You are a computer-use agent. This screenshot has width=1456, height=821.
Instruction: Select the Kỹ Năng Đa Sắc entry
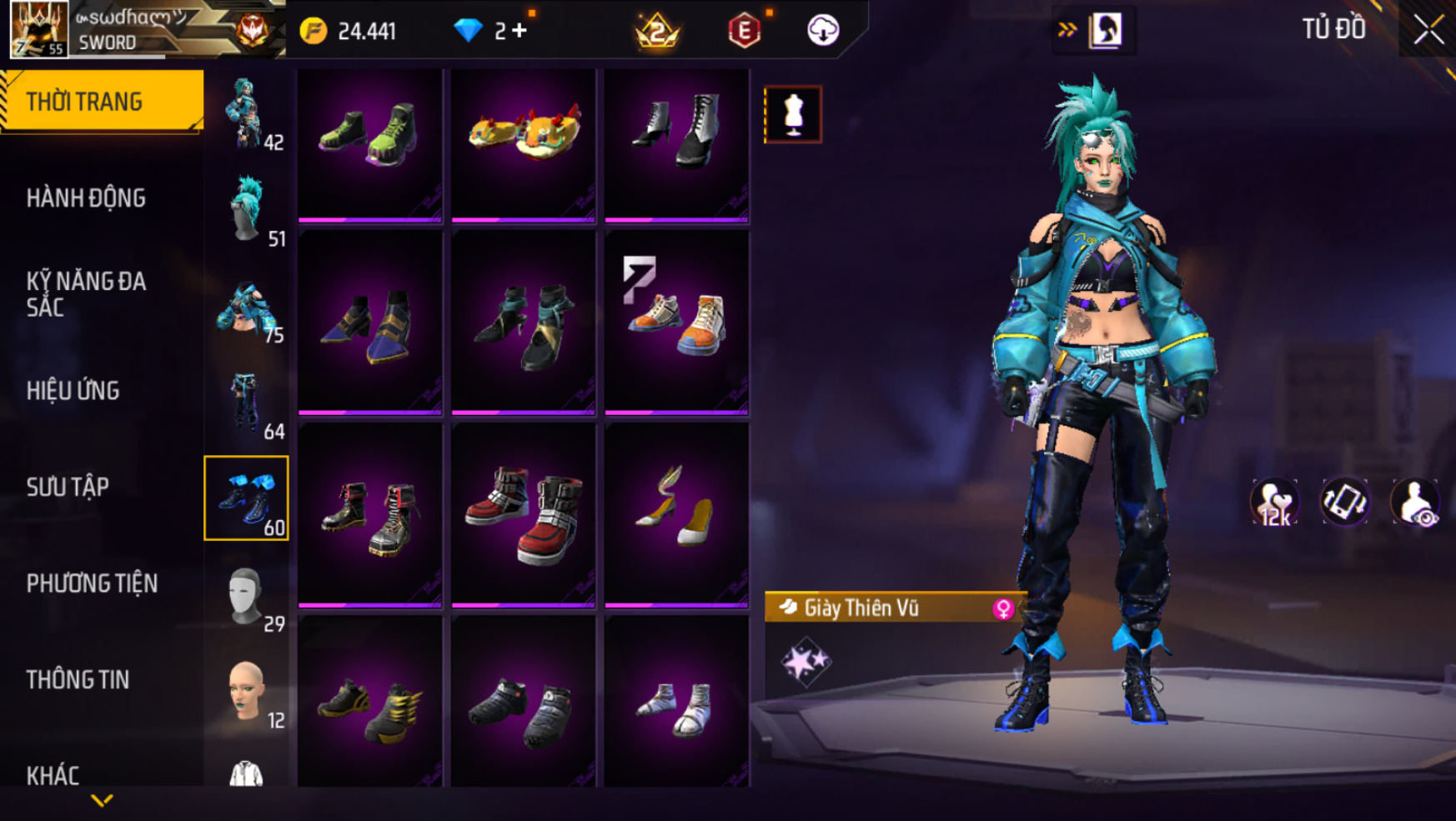86,294
